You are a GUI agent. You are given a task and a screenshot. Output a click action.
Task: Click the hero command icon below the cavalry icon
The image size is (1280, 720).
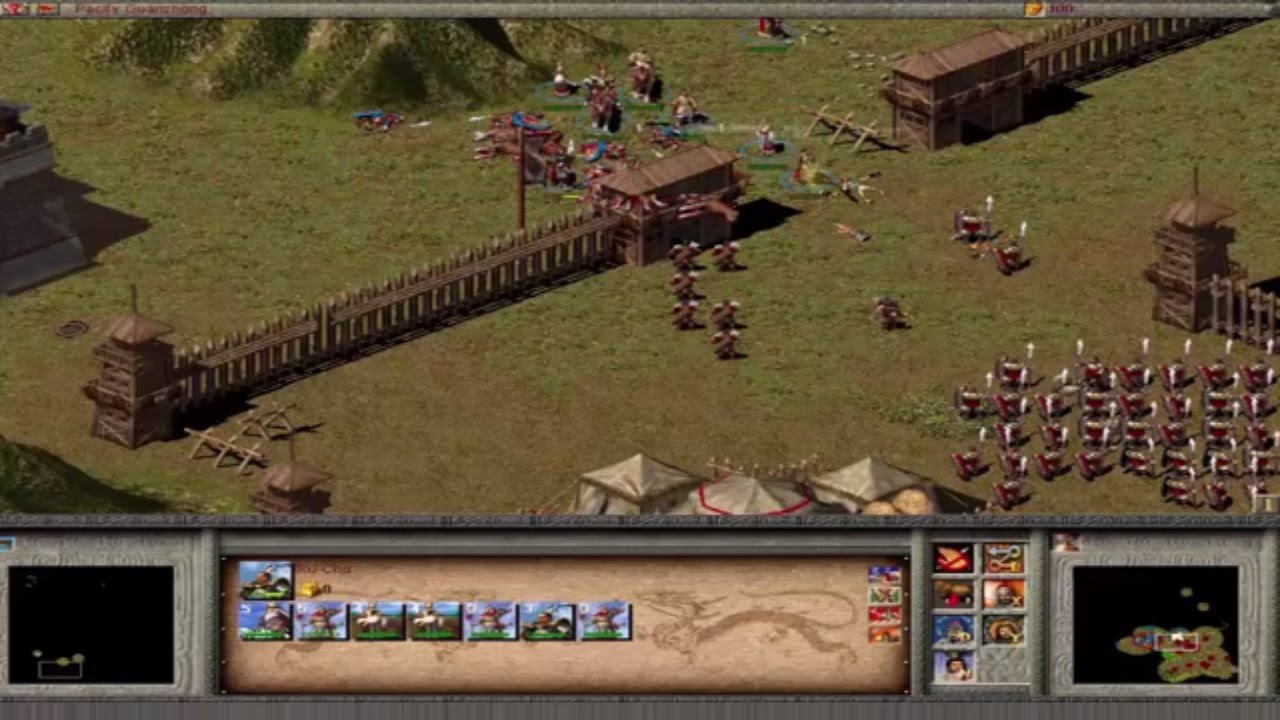click(x=952, y=664)
